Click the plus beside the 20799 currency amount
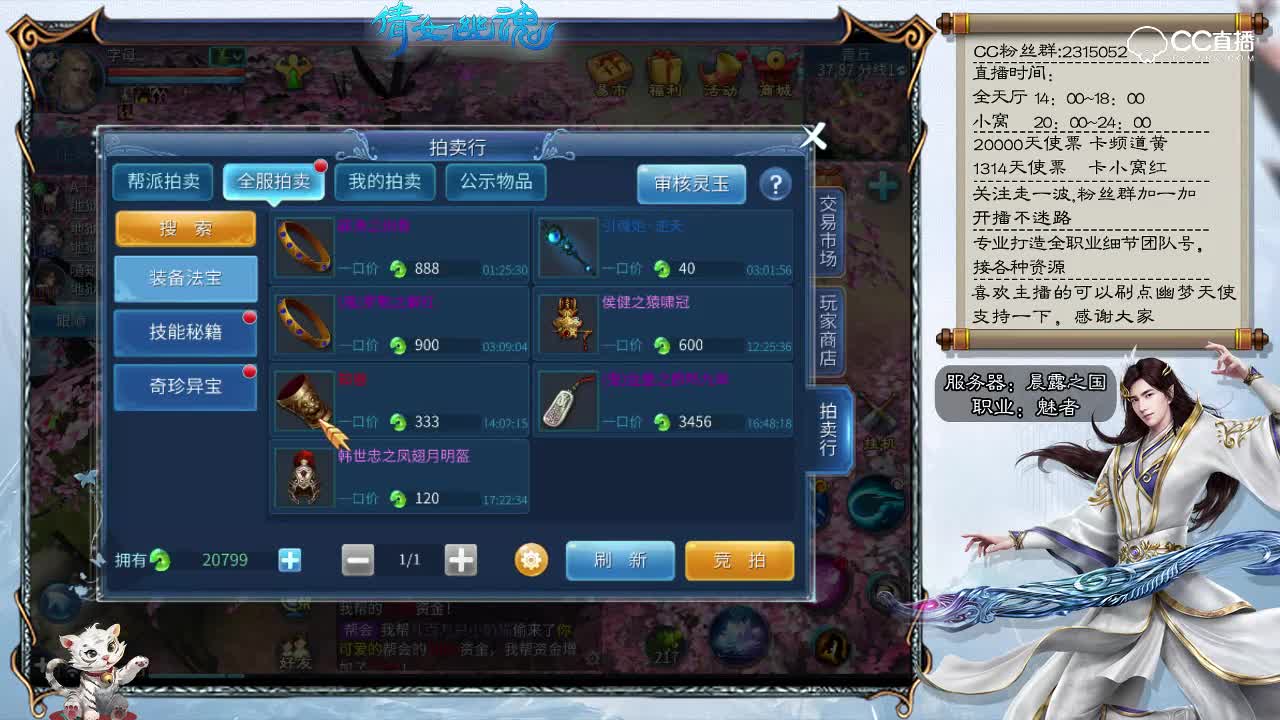The width and height of the screenshot is (1280, 720). click(288, 561)
